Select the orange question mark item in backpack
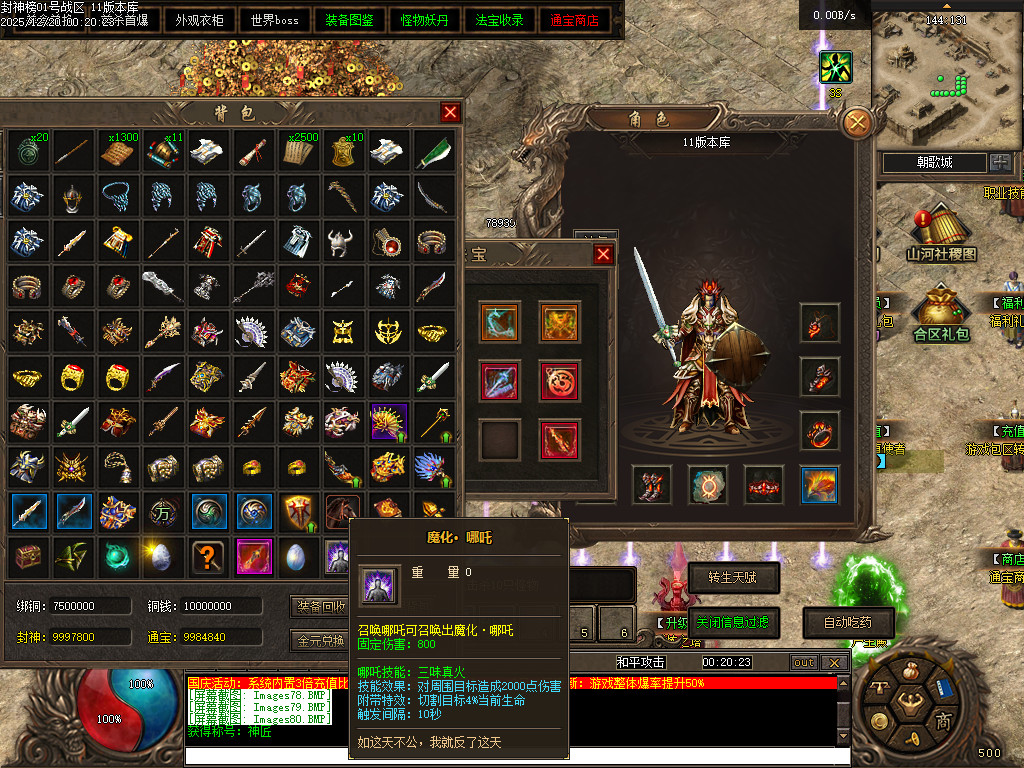1024x768 pixels. [x=209, y=556]
